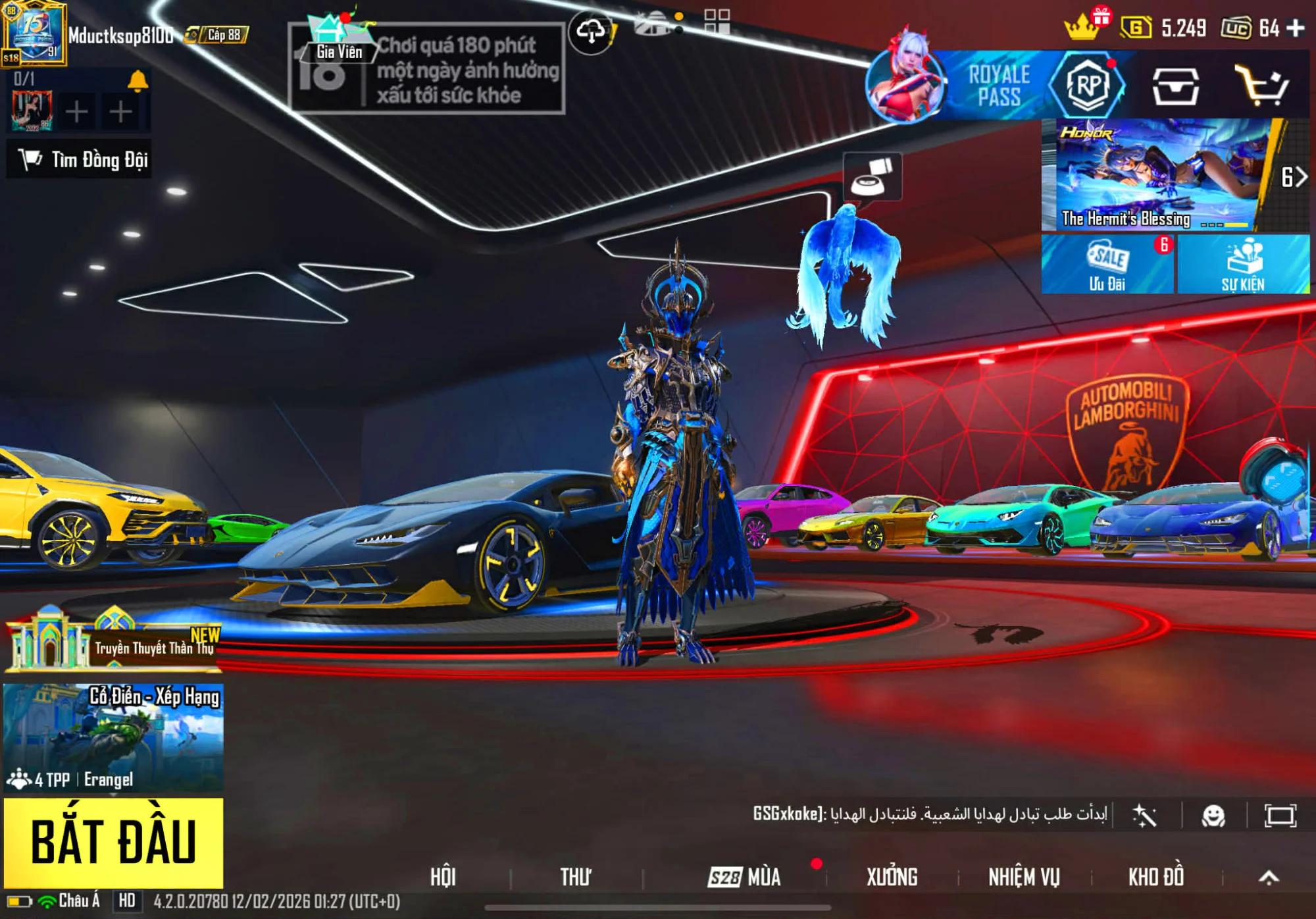Open the player profile avatar

(34, 33)
